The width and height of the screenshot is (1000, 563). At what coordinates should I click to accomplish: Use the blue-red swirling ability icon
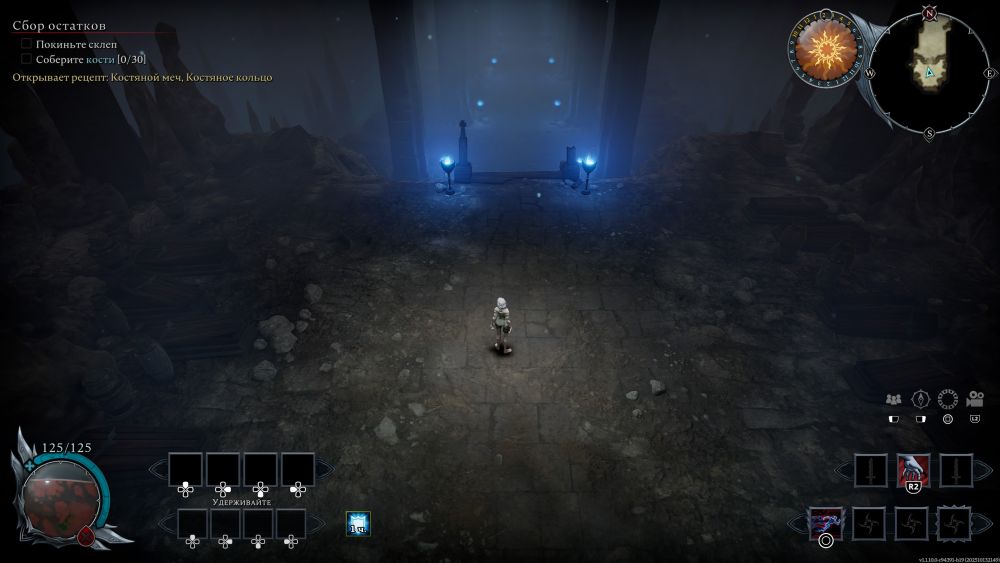[x=826, y=522]
